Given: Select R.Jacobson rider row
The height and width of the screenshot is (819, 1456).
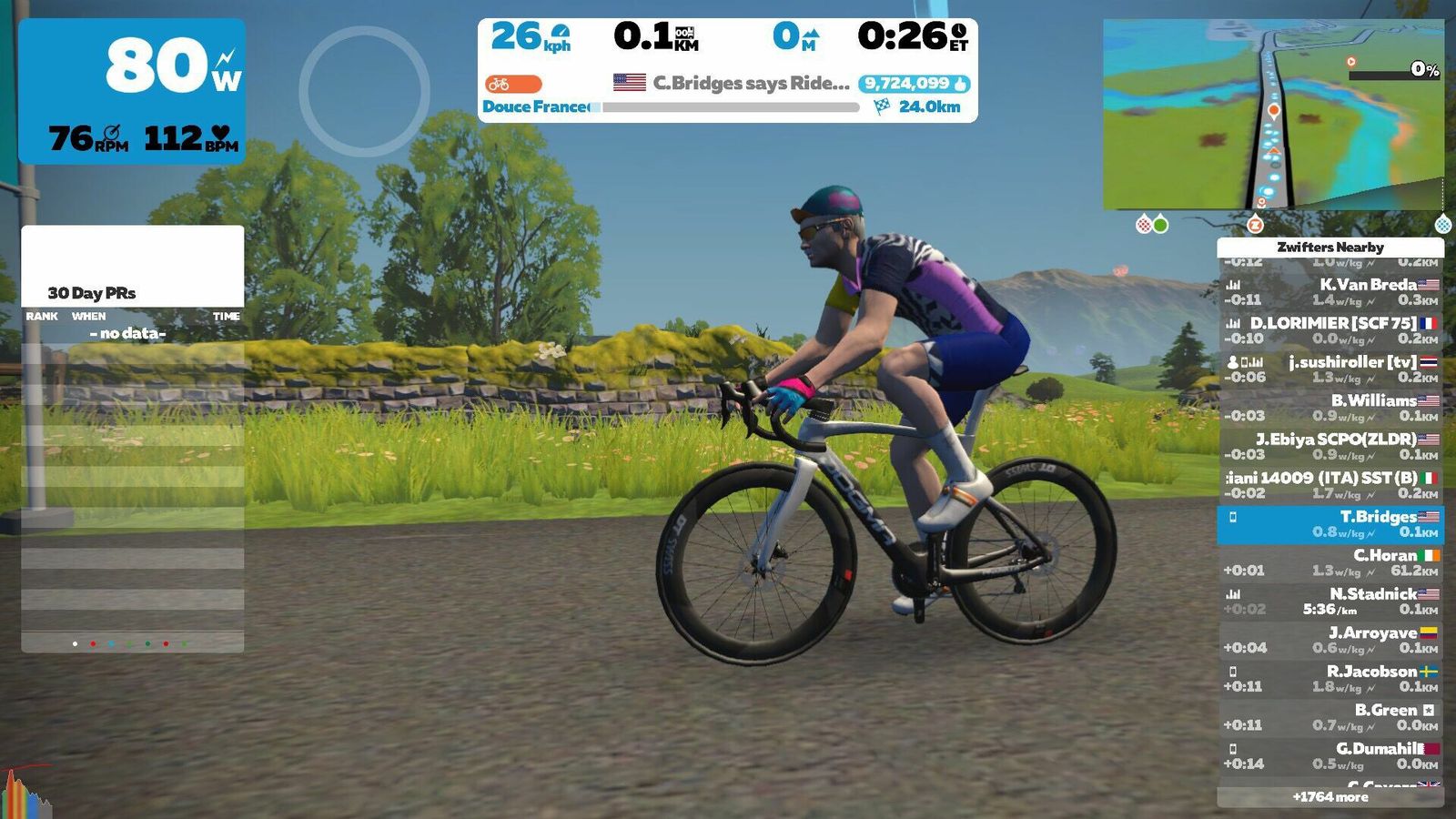Looking at the screenshot, I should tap(1330, 678).
